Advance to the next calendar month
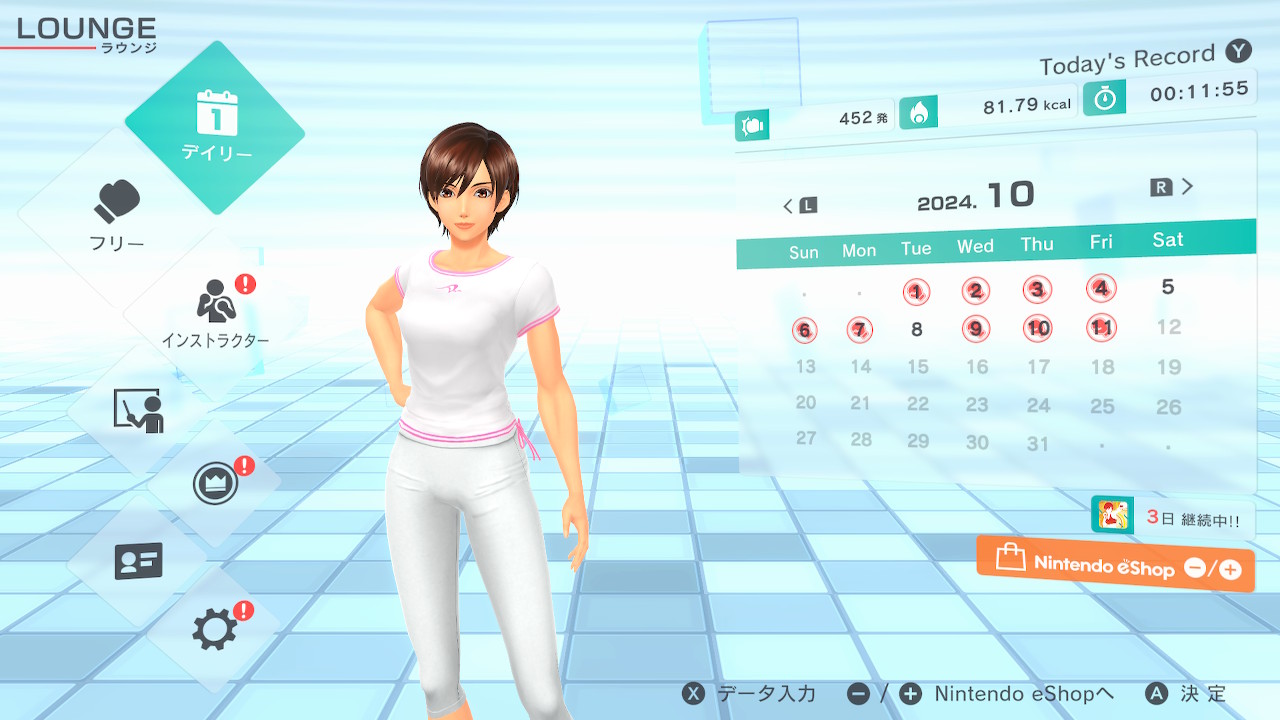This screenshot has width=1280, height=720. click(x=1173, y=187)
